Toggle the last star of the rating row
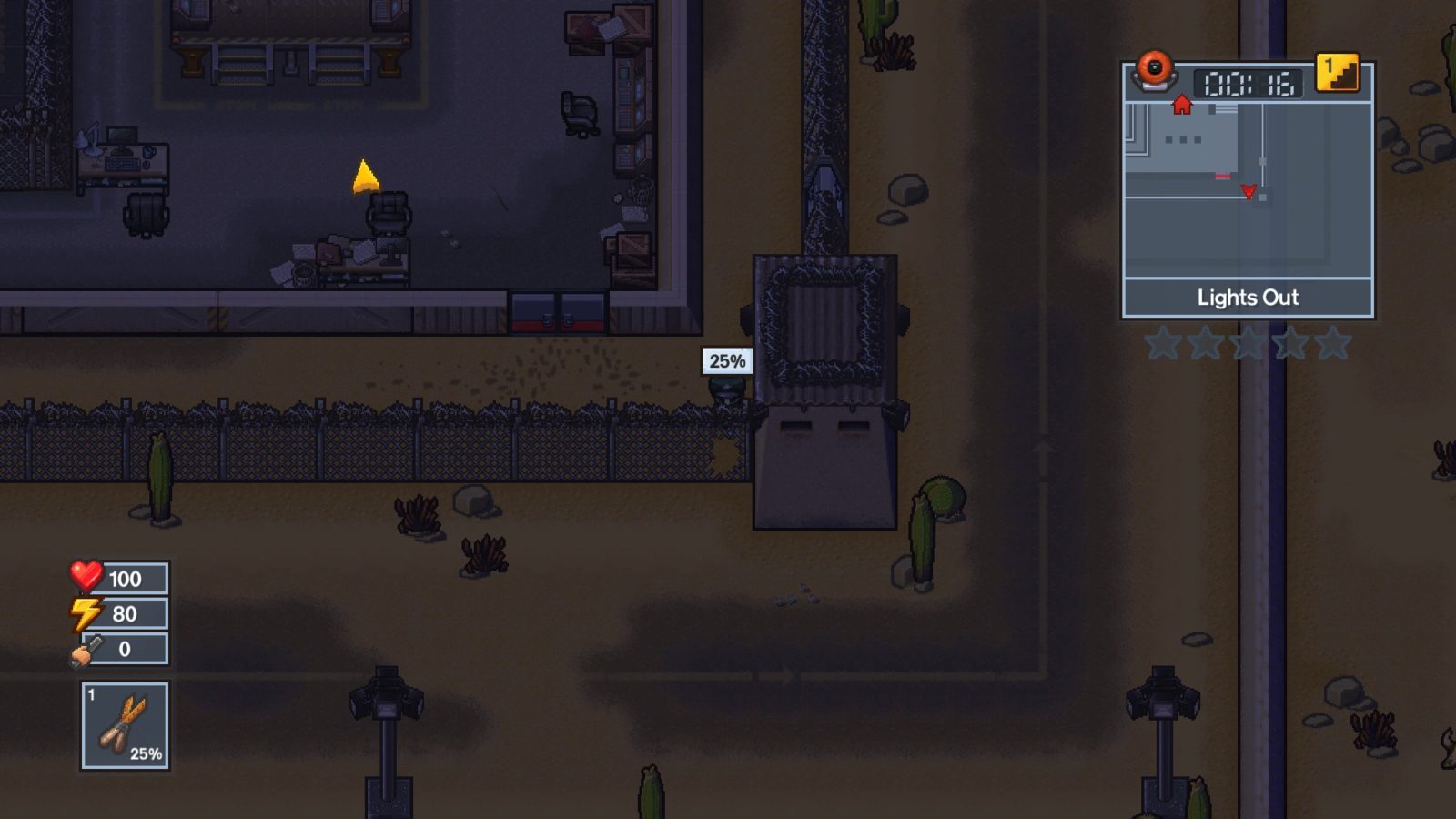 click(x=1332, y=344)
